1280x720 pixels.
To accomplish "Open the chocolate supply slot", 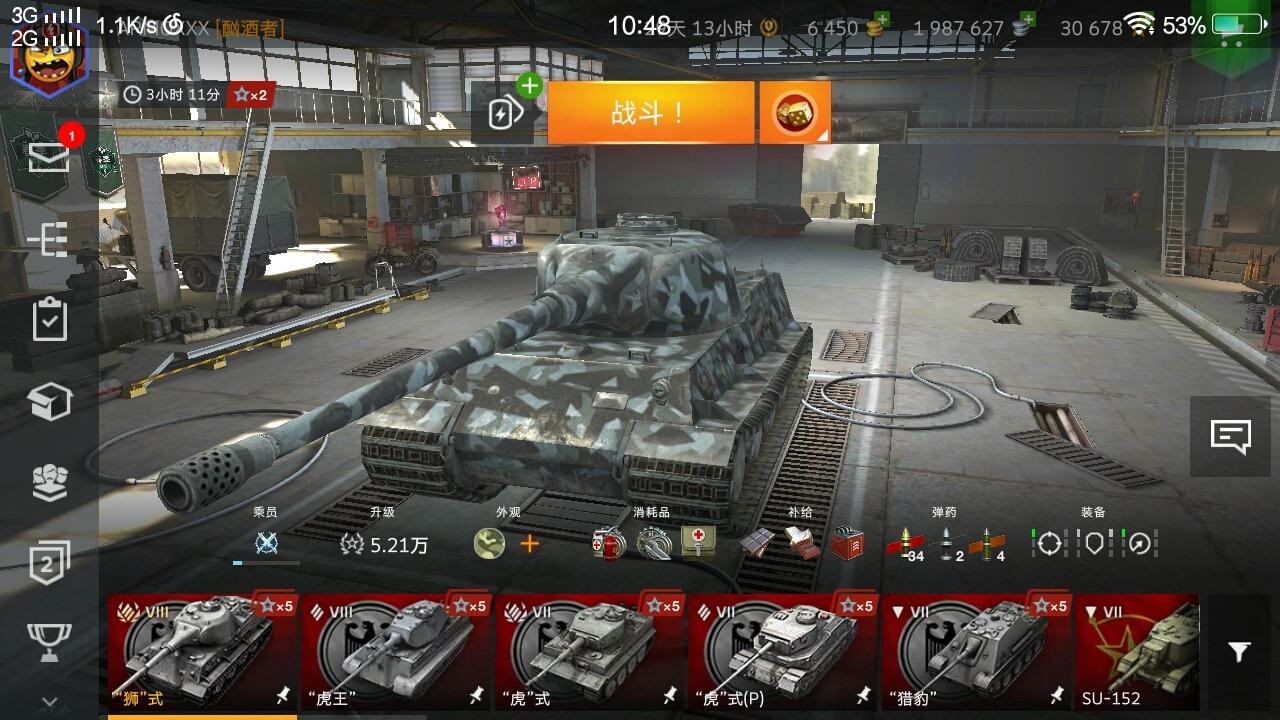I will (757, 545).
